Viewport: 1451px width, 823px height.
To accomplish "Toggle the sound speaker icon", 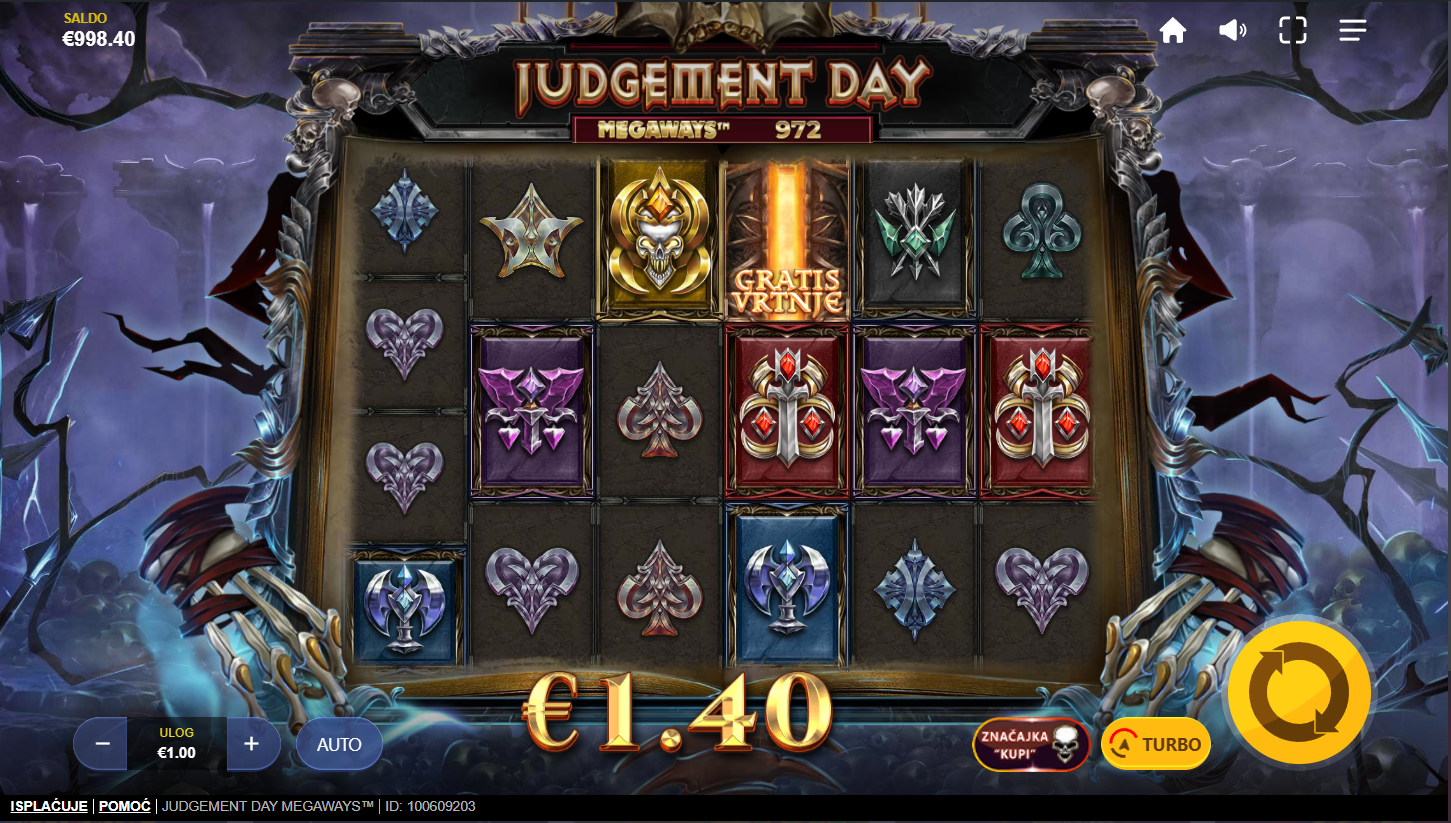I will coord(1232,31).
